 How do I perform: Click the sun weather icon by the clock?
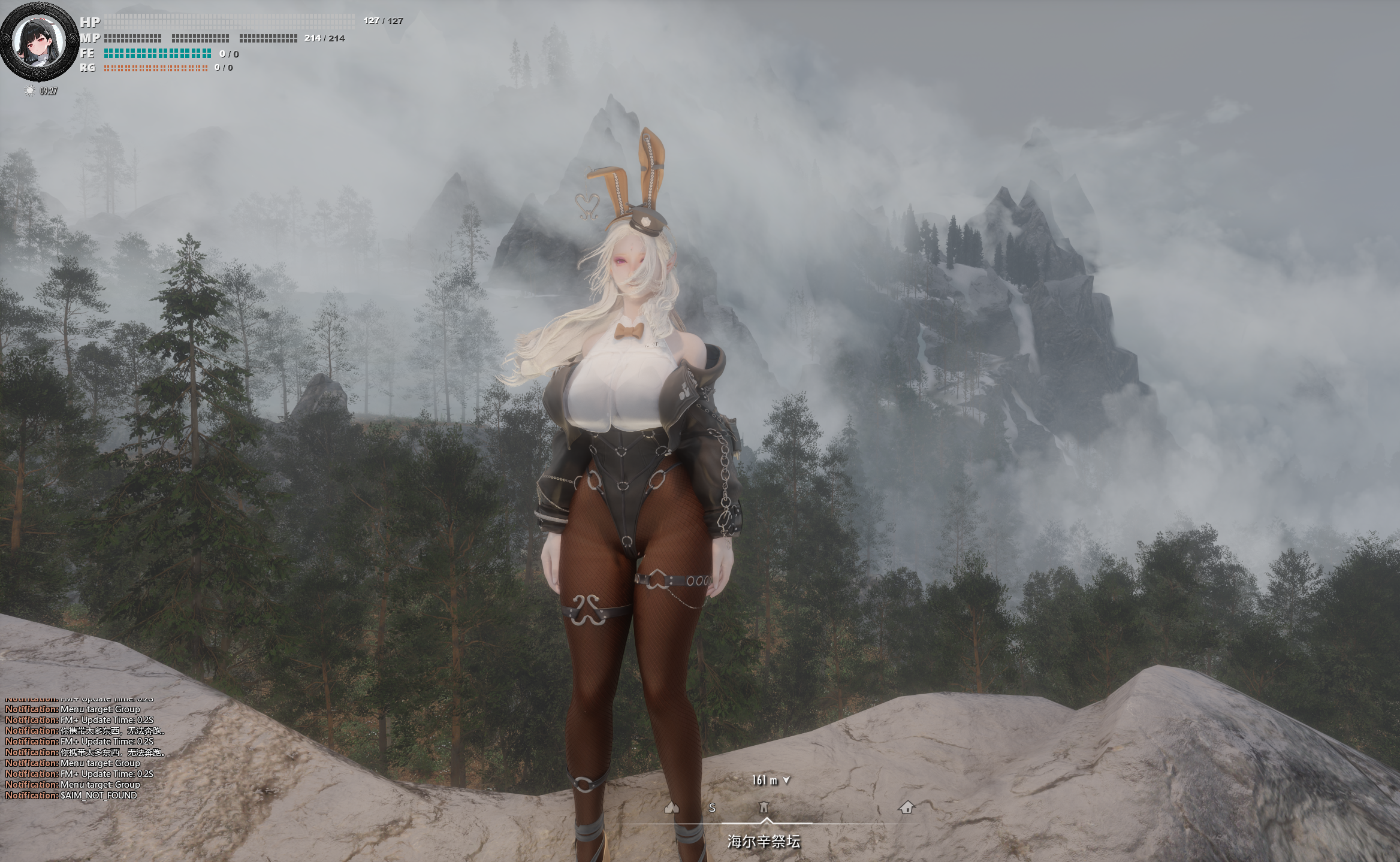29,90
